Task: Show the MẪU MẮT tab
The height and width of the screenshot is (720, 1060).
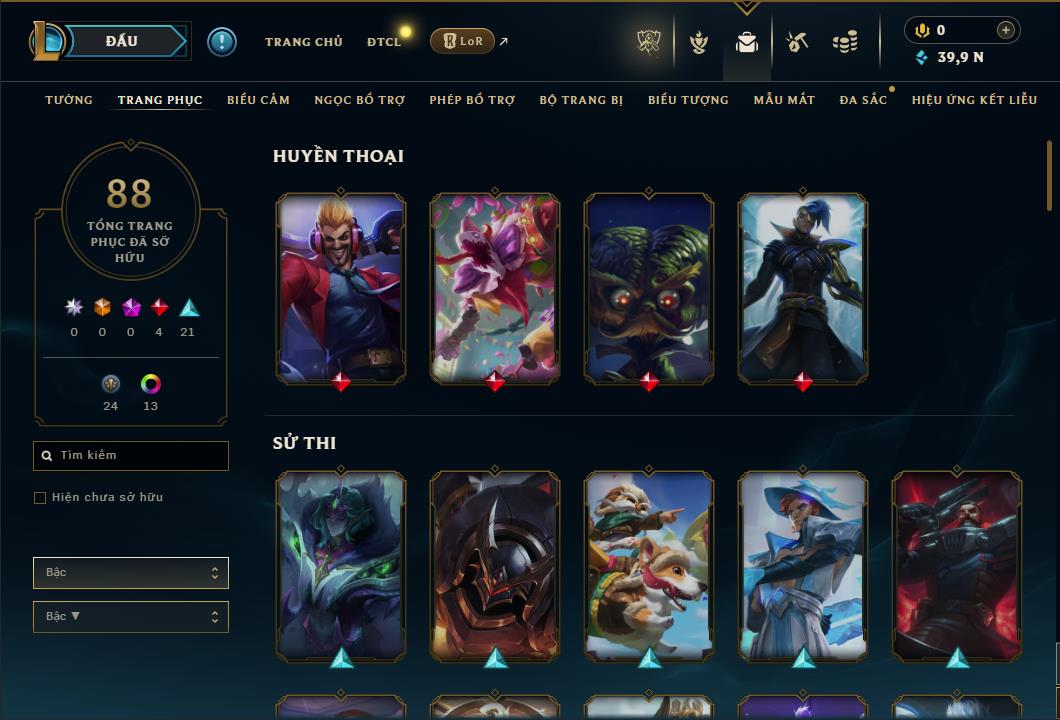Action: (x=784, y=100)
